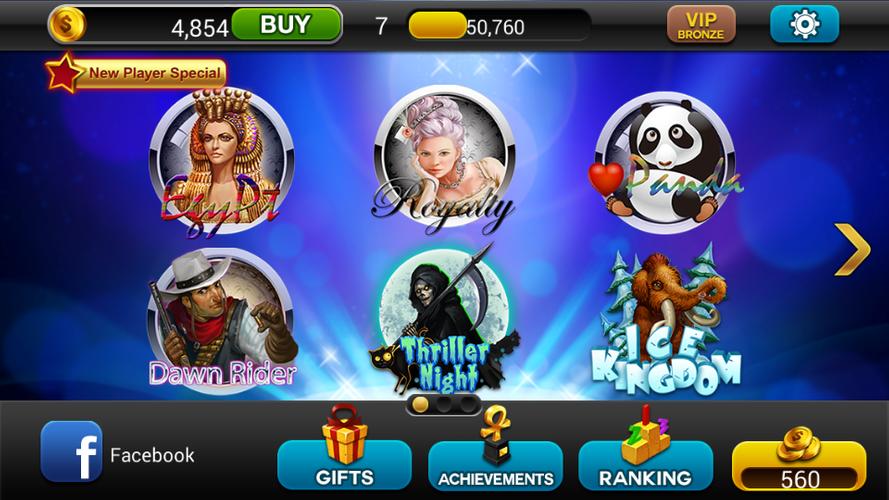Play the Dawn Rider slot machine
Viewport: 889px width, 500px height.
coord(222,320)
